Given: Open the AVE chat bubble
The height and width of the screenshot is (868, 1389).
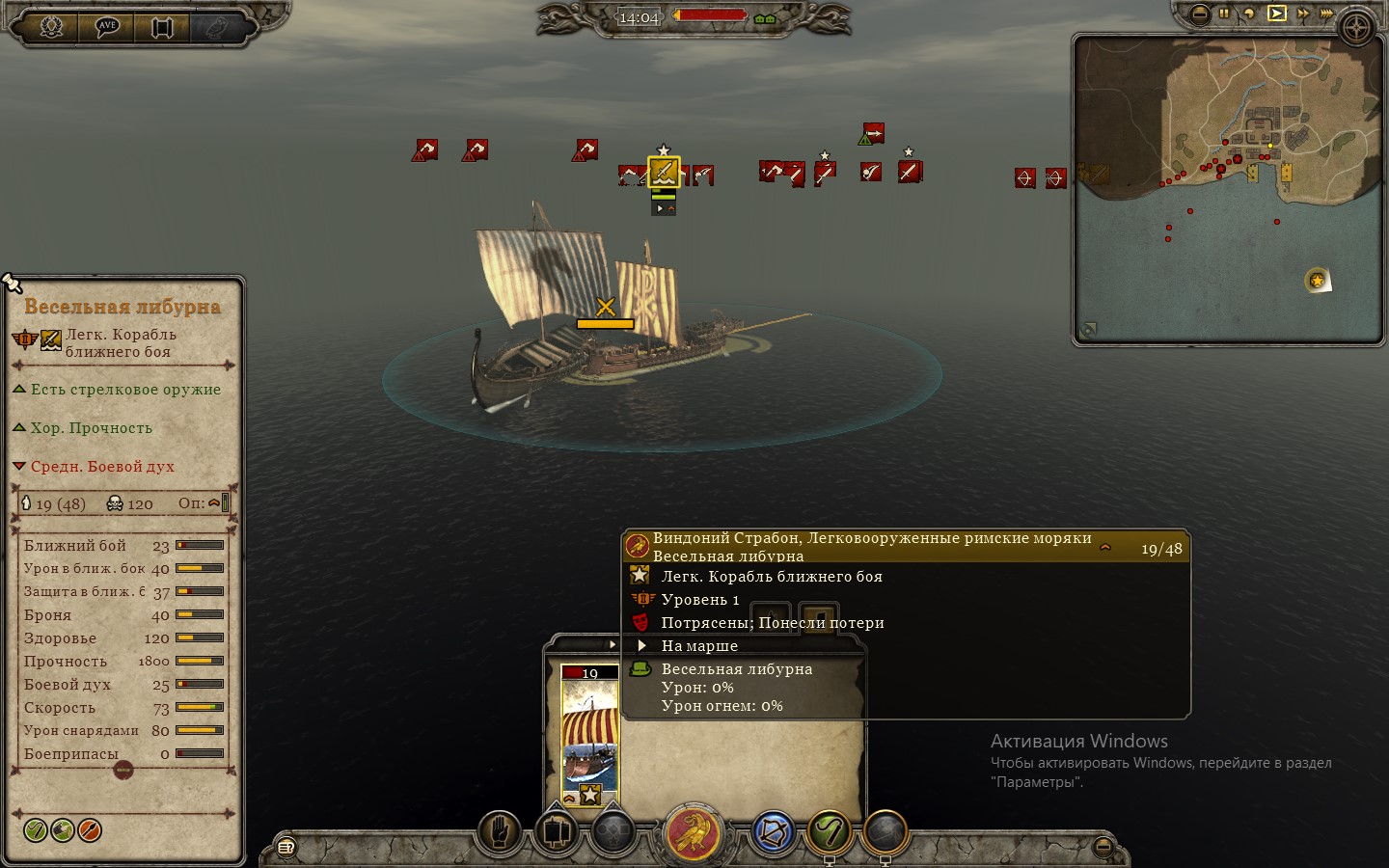Looking at the screenshot, I should 107,26.
